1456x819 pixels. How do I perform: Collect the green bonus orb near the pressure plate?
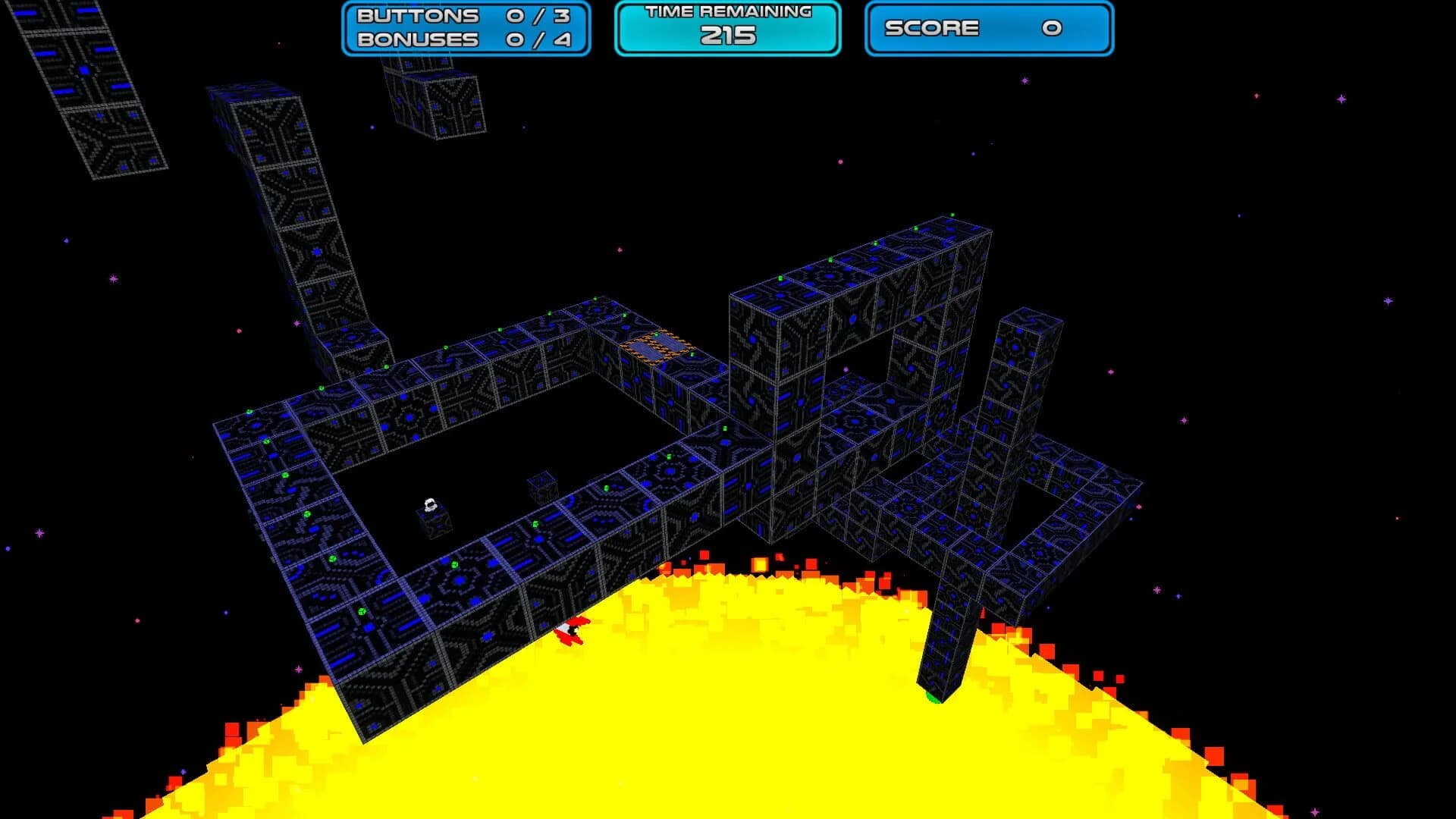point(657,334)
